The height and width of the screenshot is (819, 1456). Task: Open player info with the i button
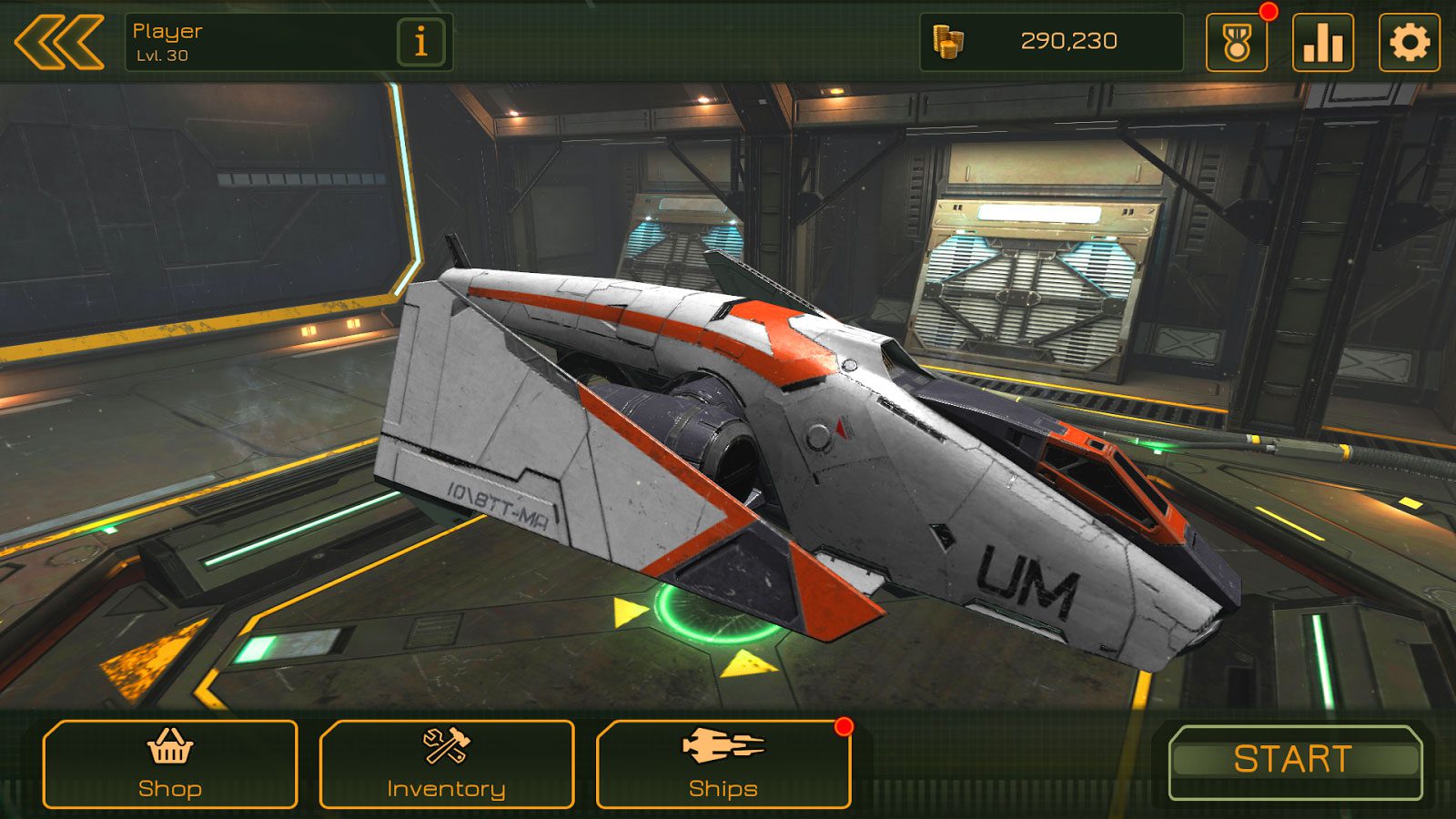coord(420,42)
